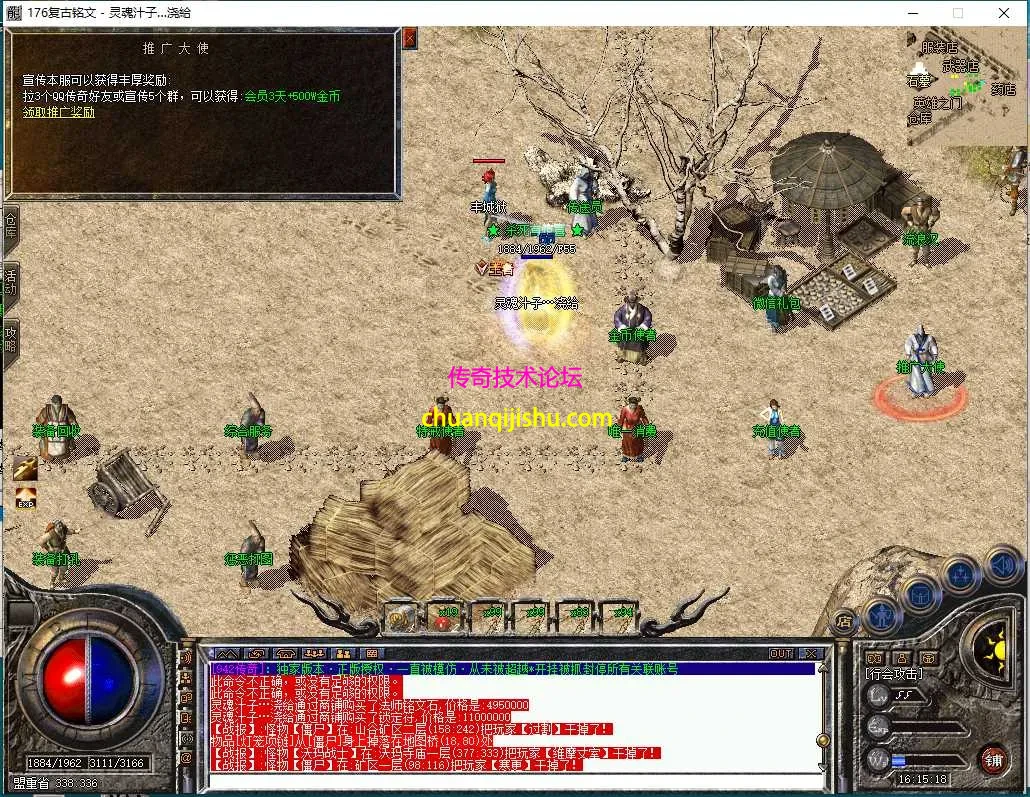Click the OUT button on the chat bar

[781, 653]
